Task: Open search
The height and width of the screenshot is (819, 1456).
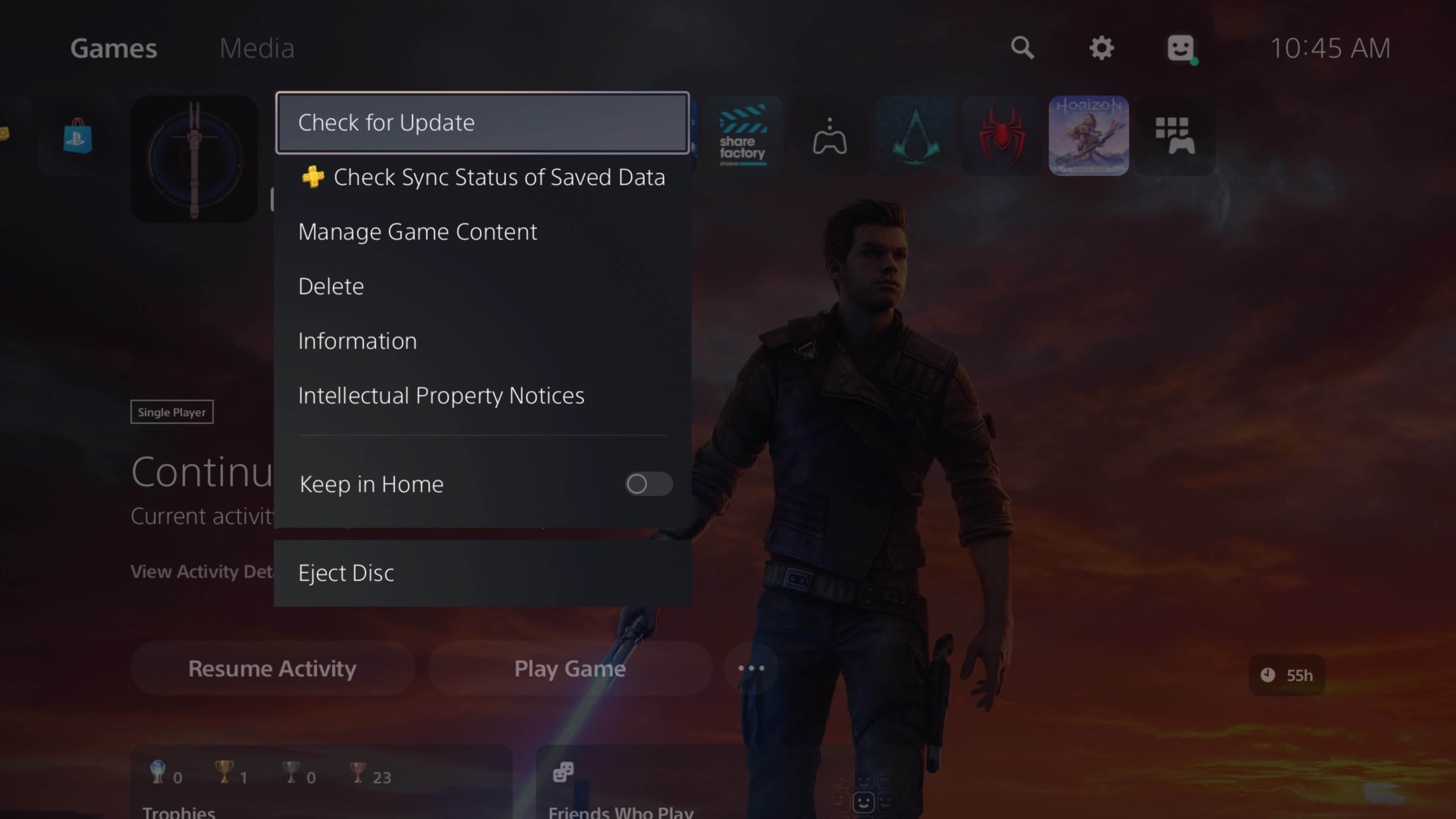Action: 1023,49
